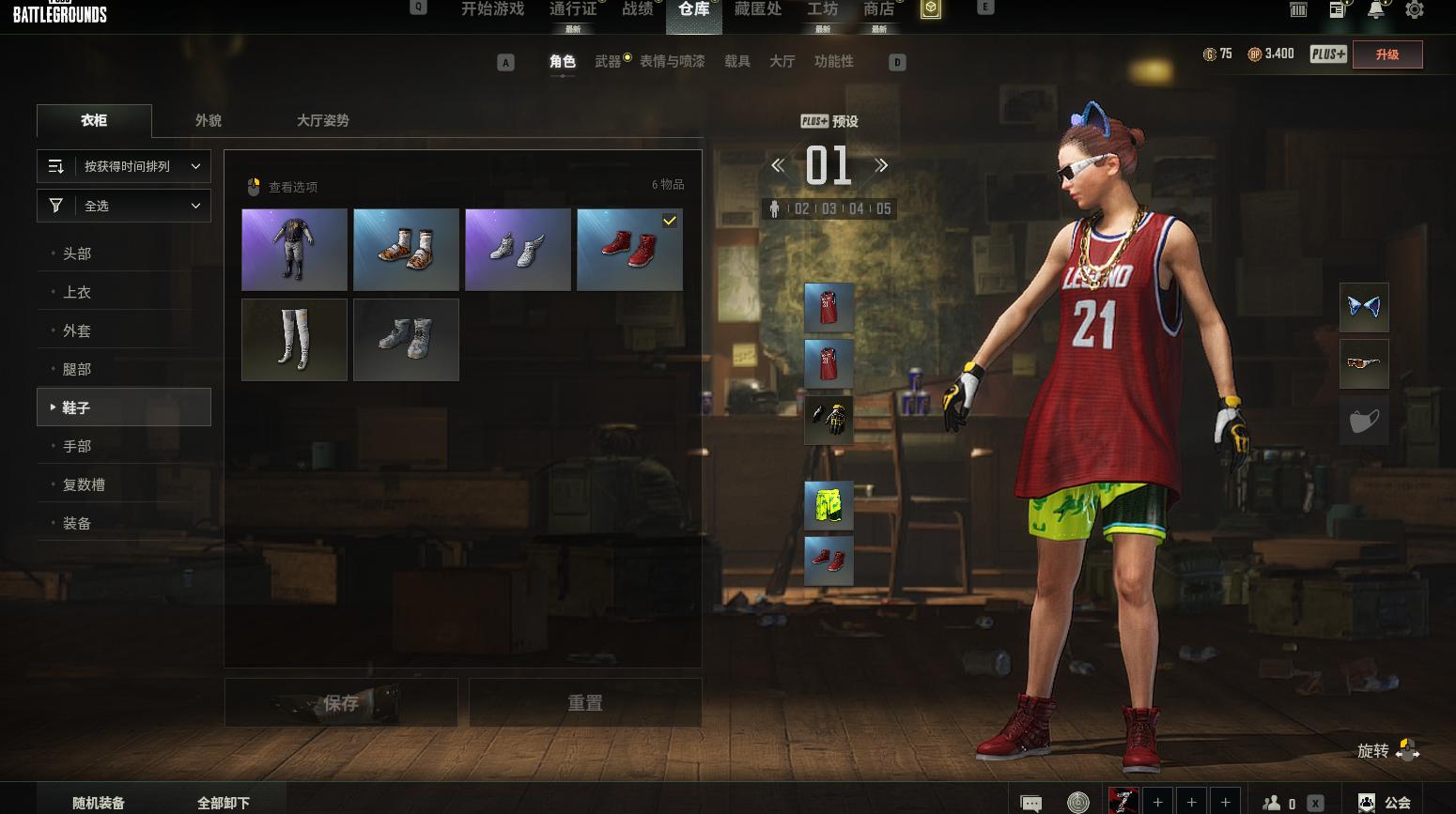This screenshot has width=1456, height=814.
Task: Click 随机装备 (Random Equip) button
Action: point(99,803)
